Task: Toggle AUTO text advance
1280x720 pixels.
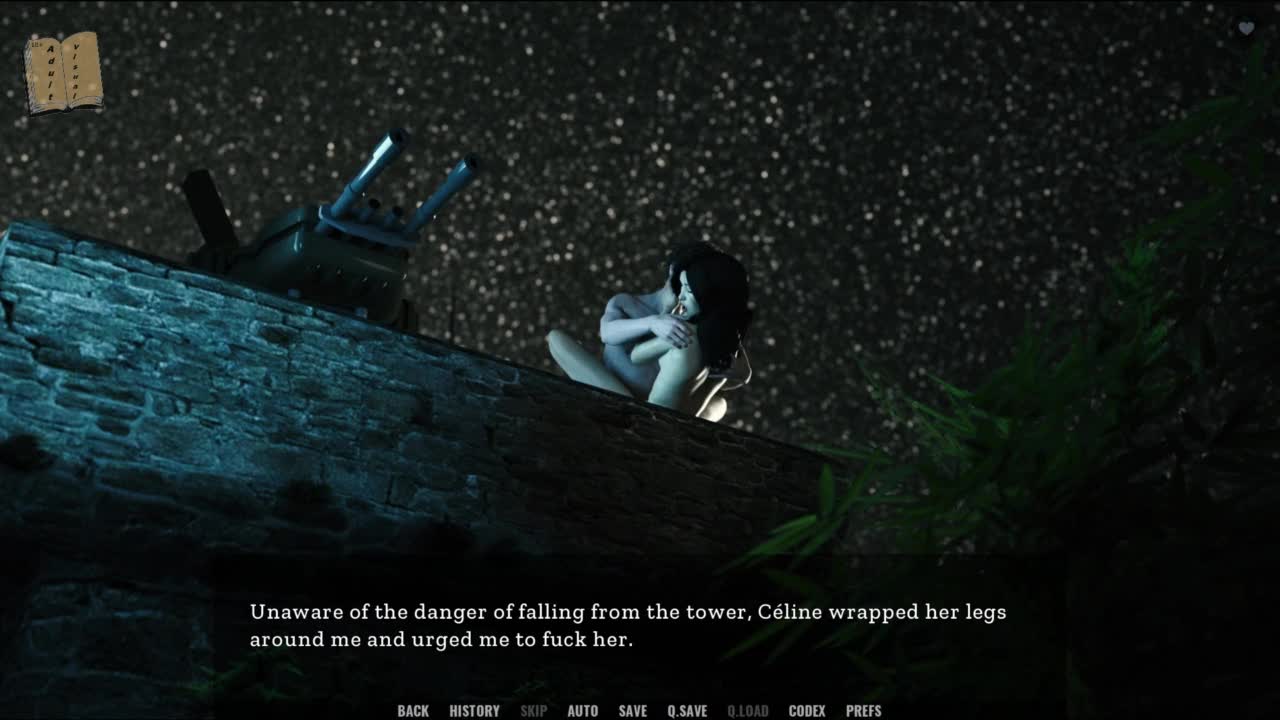Action: pyautogui.click(x=582, y=711)
